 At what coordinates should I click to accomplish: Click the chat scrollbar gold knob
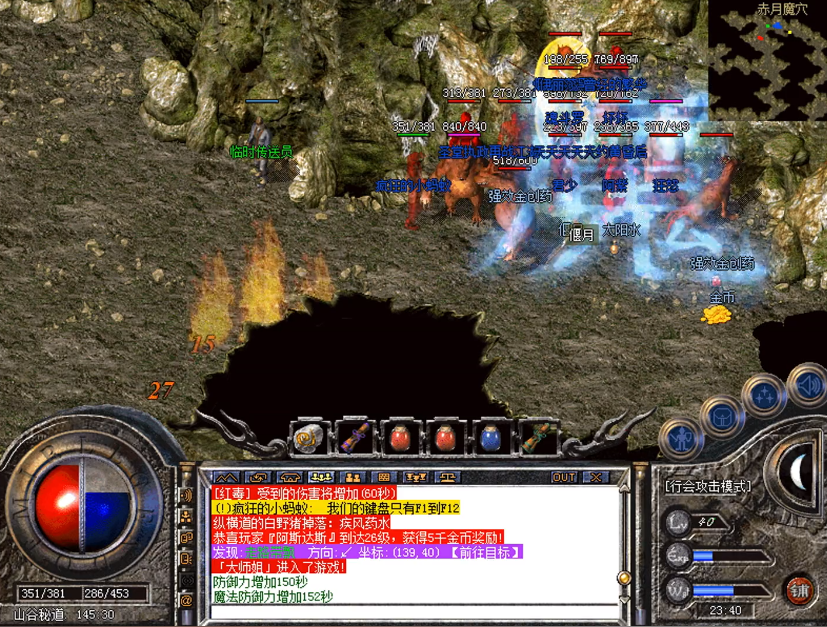pos(623,578)
